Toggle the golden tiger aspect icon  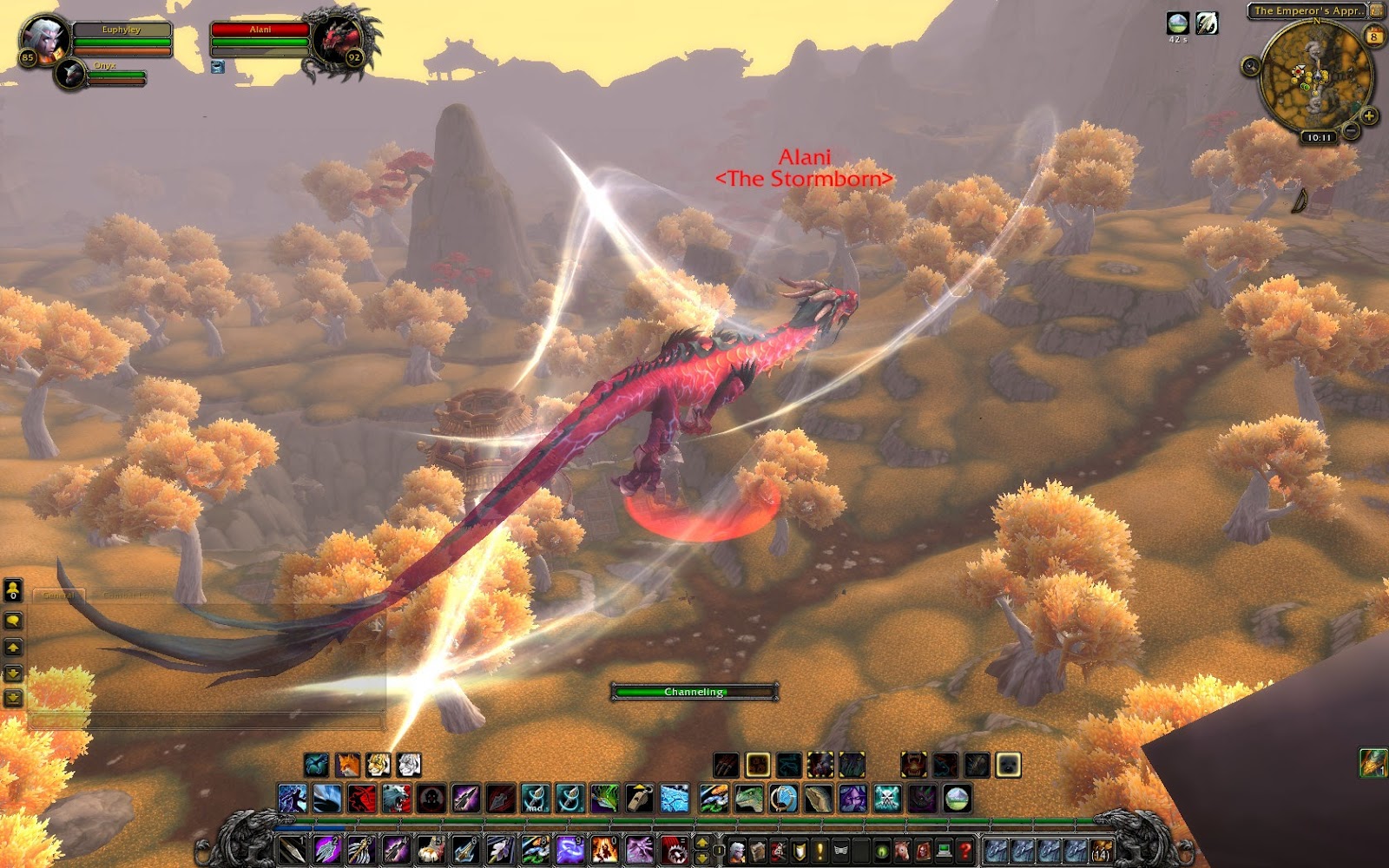(379, 765)
